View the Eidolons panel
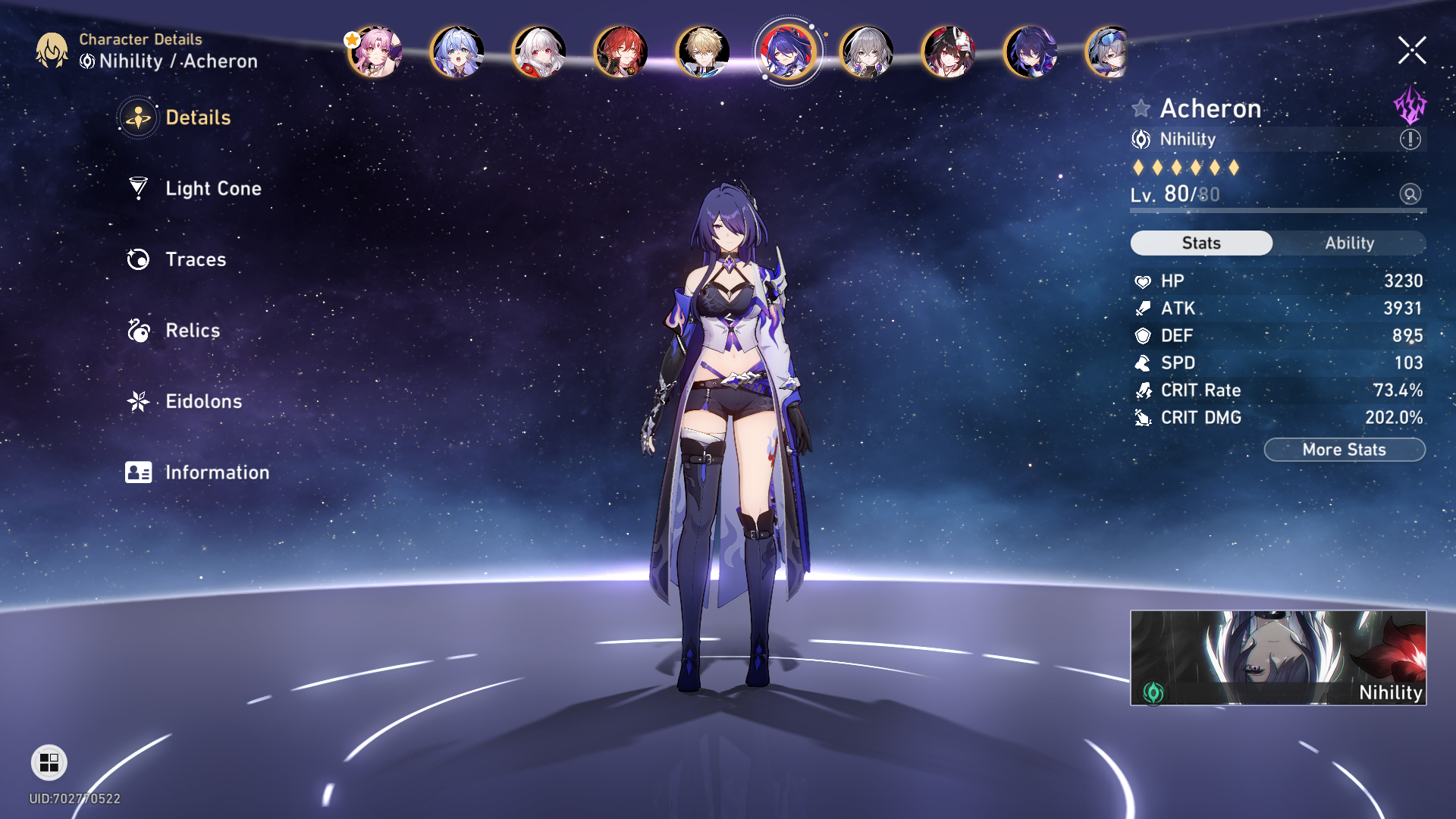 pos(202,401)
